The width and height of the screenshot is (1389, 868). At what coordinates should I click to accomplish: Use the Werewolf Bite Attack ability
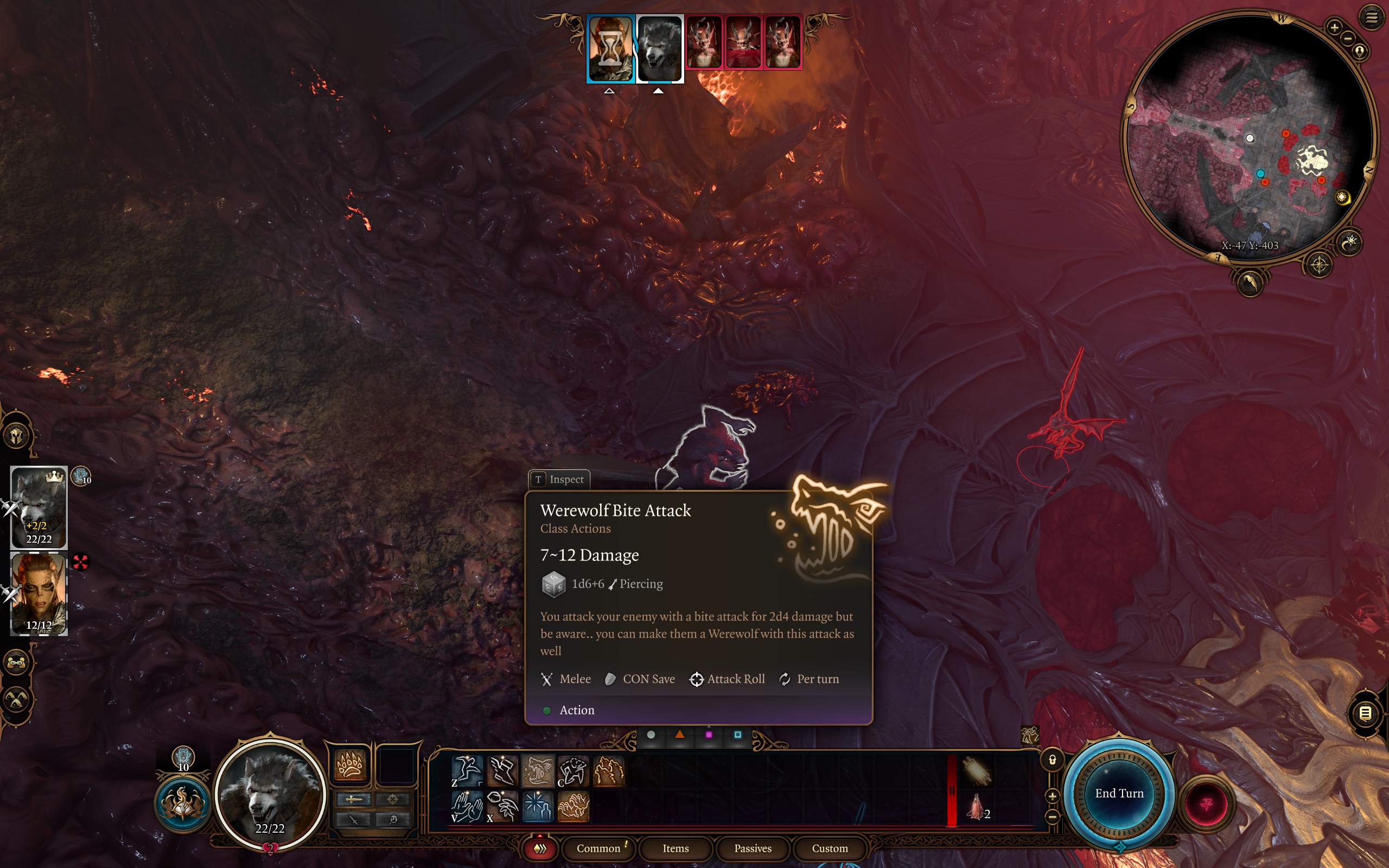(x=538, y=770)
